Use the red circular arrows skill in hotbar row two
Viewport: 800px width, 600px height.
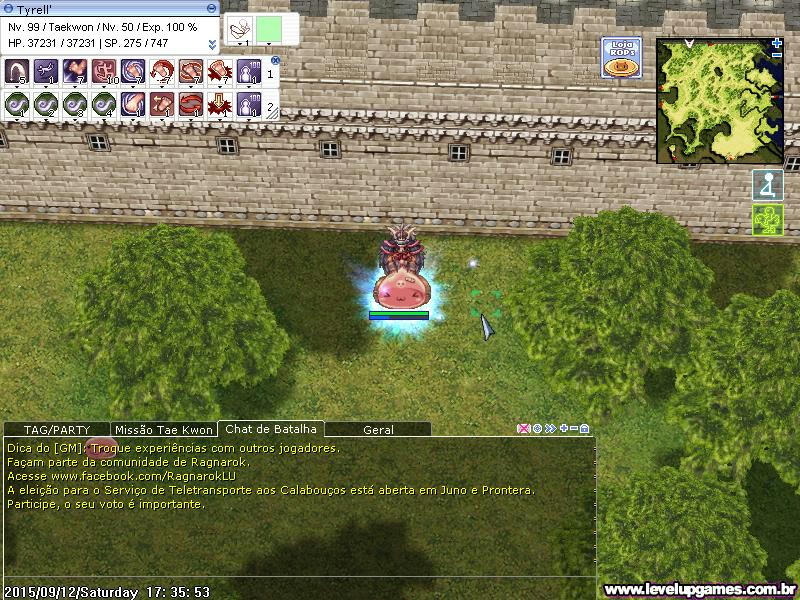point(191,103)
